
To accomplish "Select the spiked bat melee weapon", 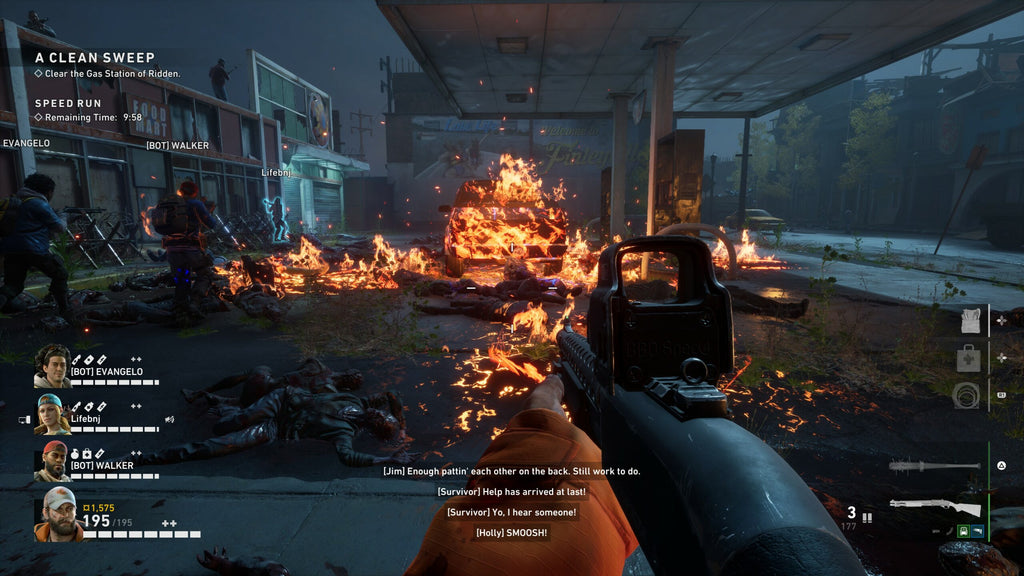I will point(932,466).
